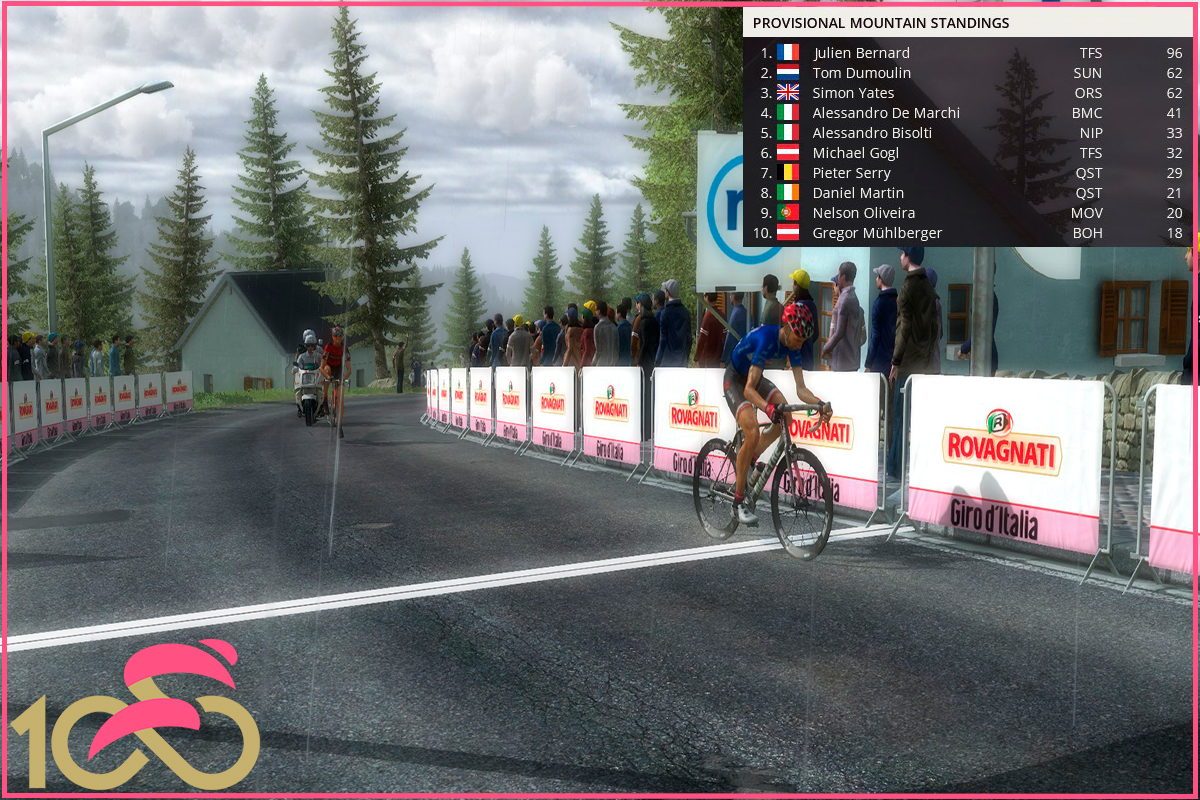Click the Daniel Martin standings row
The height and width of the screenshot is (800, 1200).
click(858, 193)
